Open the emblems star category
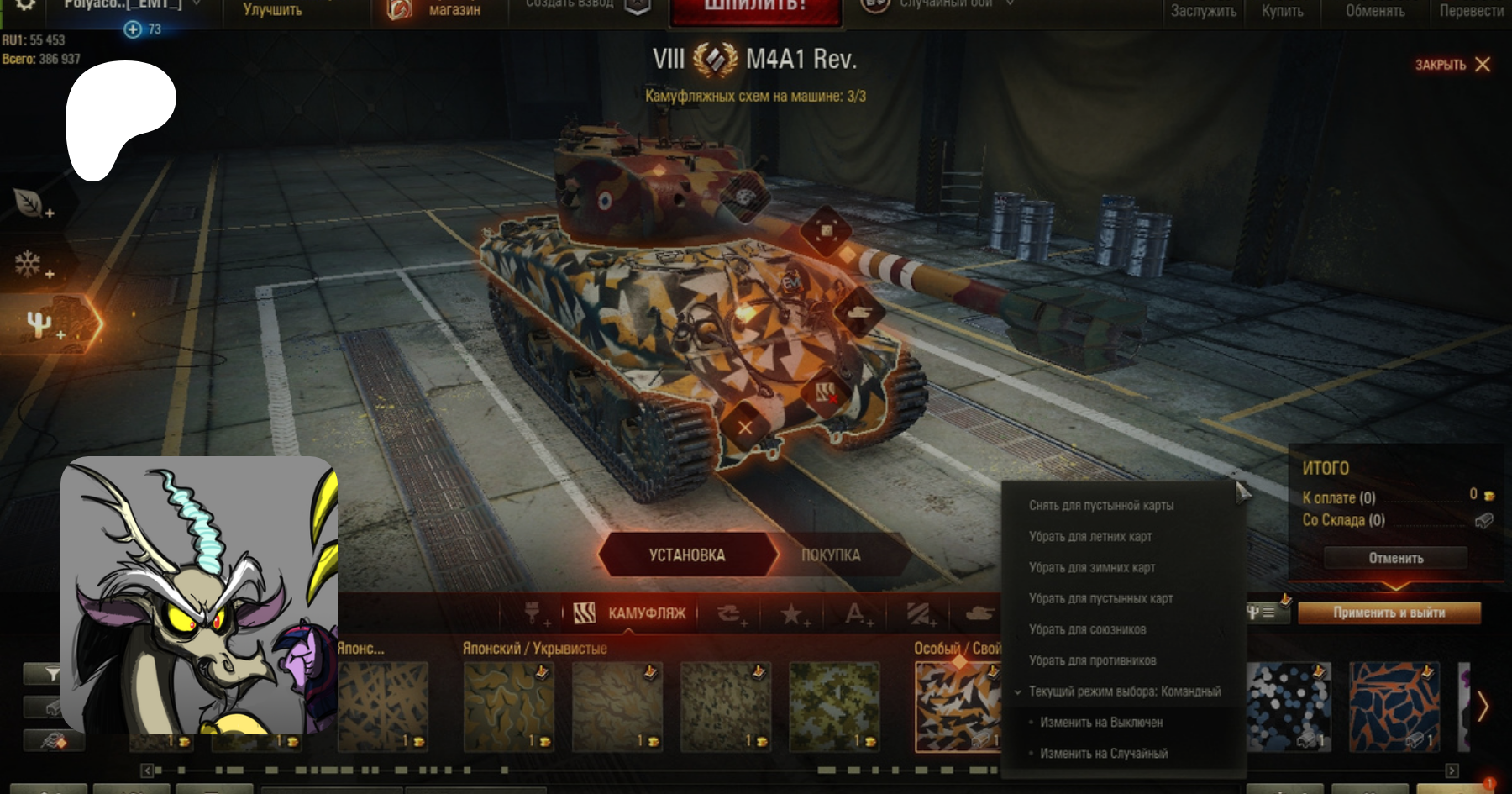This screenshot has height=794, width=1512. point(790,614)
